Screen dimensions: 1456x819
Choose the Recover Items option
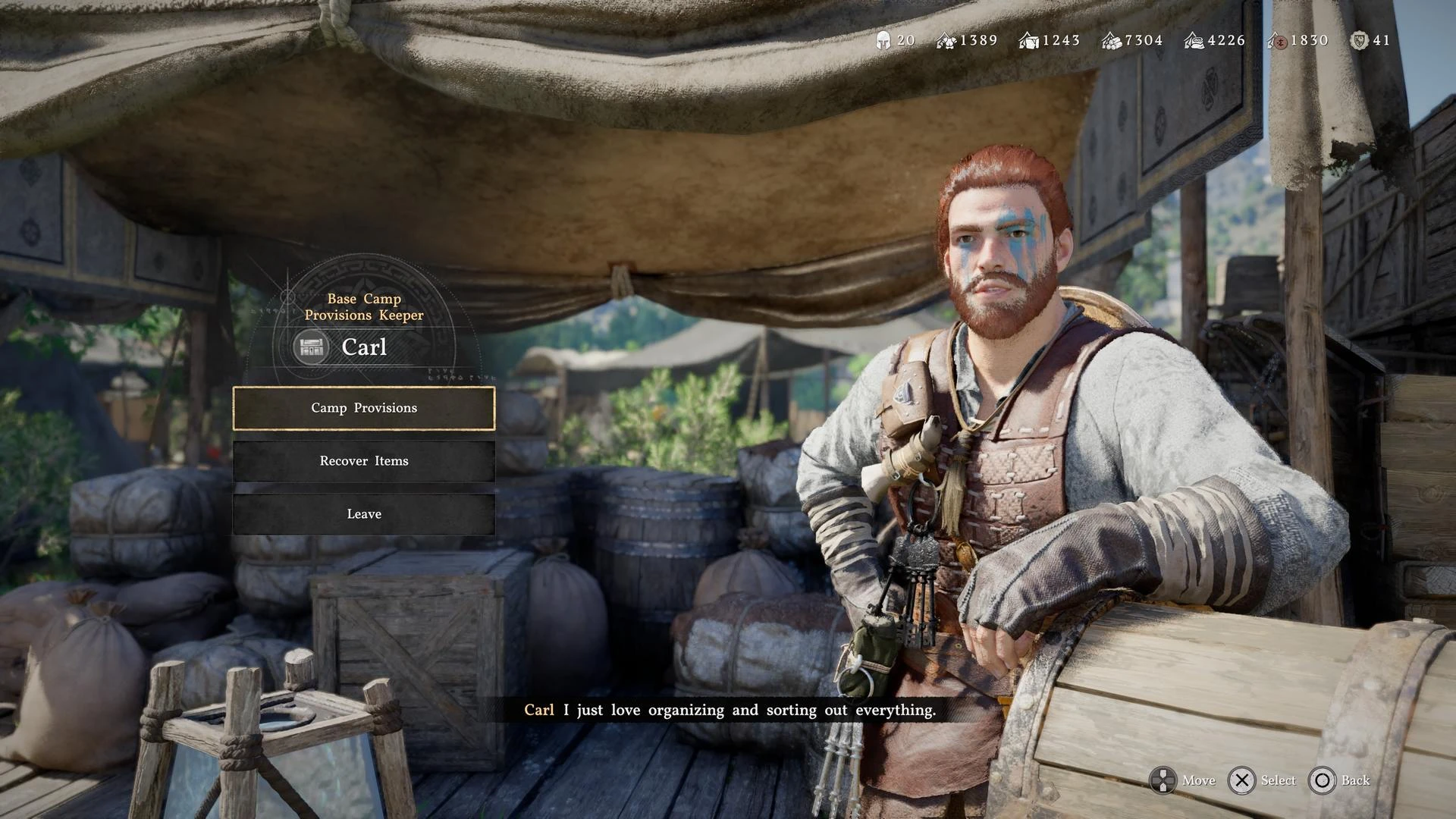pos(364,461)
